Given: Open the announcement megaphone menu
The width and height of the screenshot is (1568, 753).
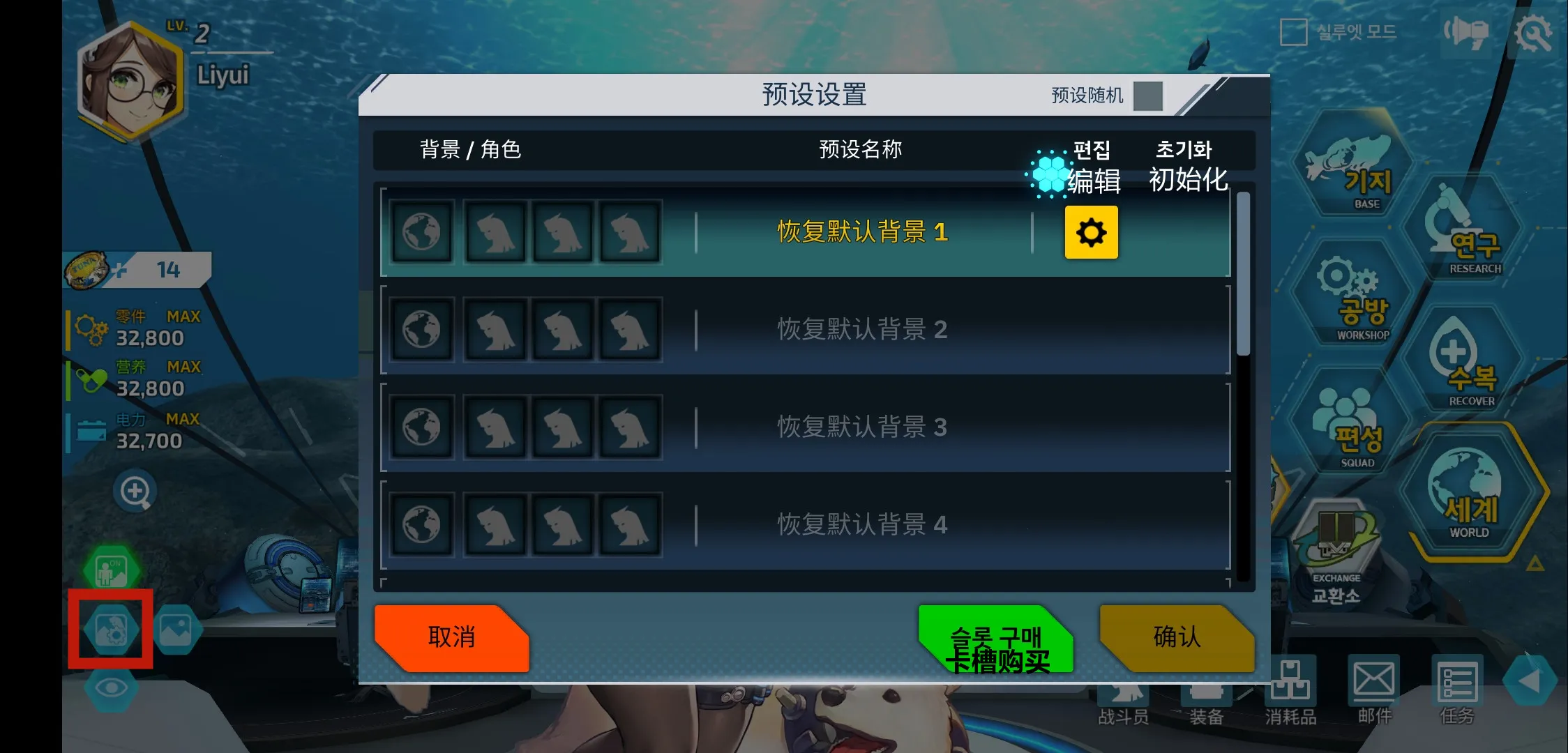Looking at the screenshot, I should (1465, 33).
